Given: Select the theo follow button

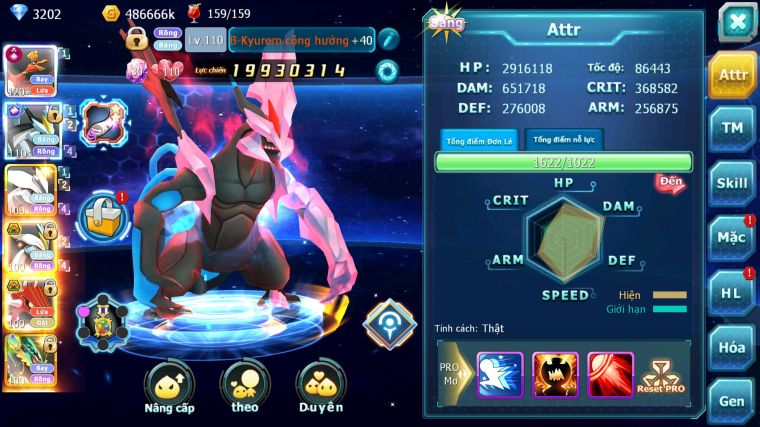Looking at the screenshot, I should tap(244, 389).
